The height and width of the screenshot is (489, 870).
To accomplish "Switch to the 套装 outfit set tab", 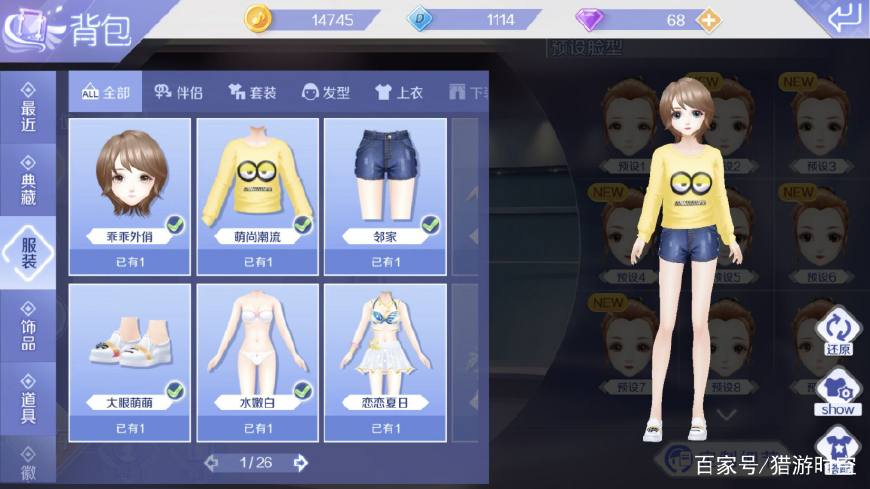I will click(x=252, y=93).
